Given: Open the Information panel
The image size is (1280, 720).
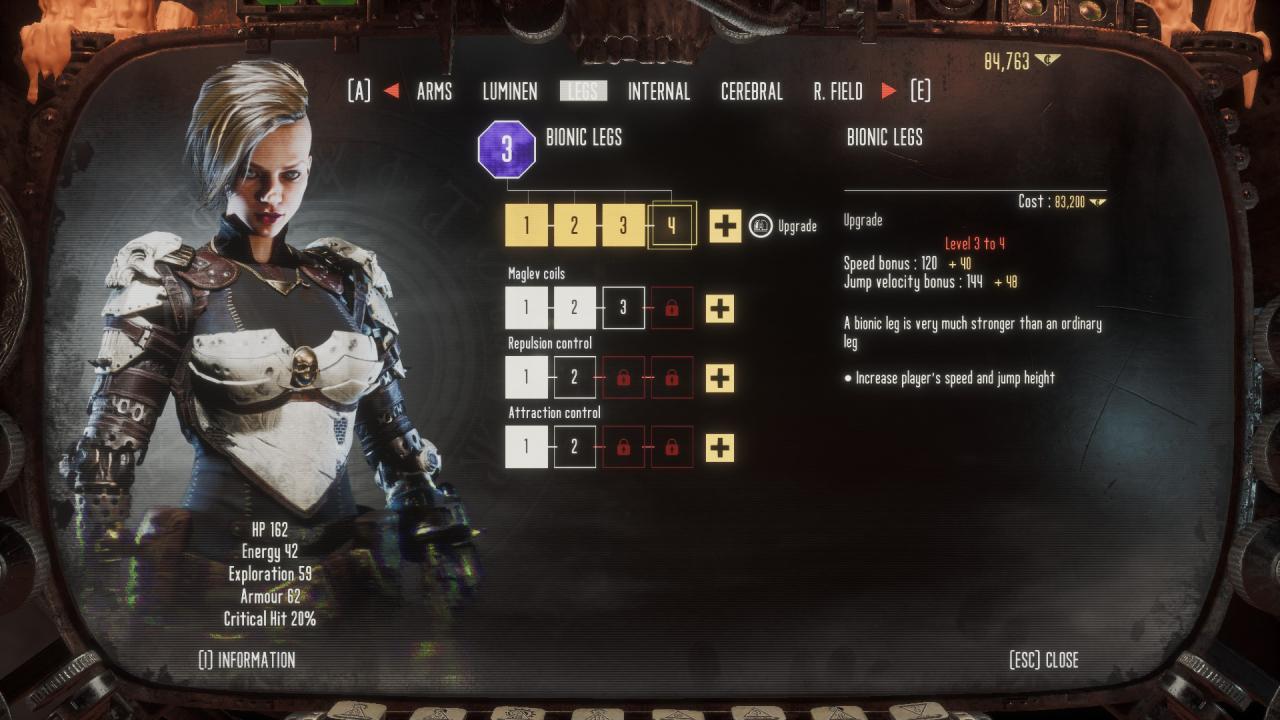Looking at the screenshot, I should point(247,660).
